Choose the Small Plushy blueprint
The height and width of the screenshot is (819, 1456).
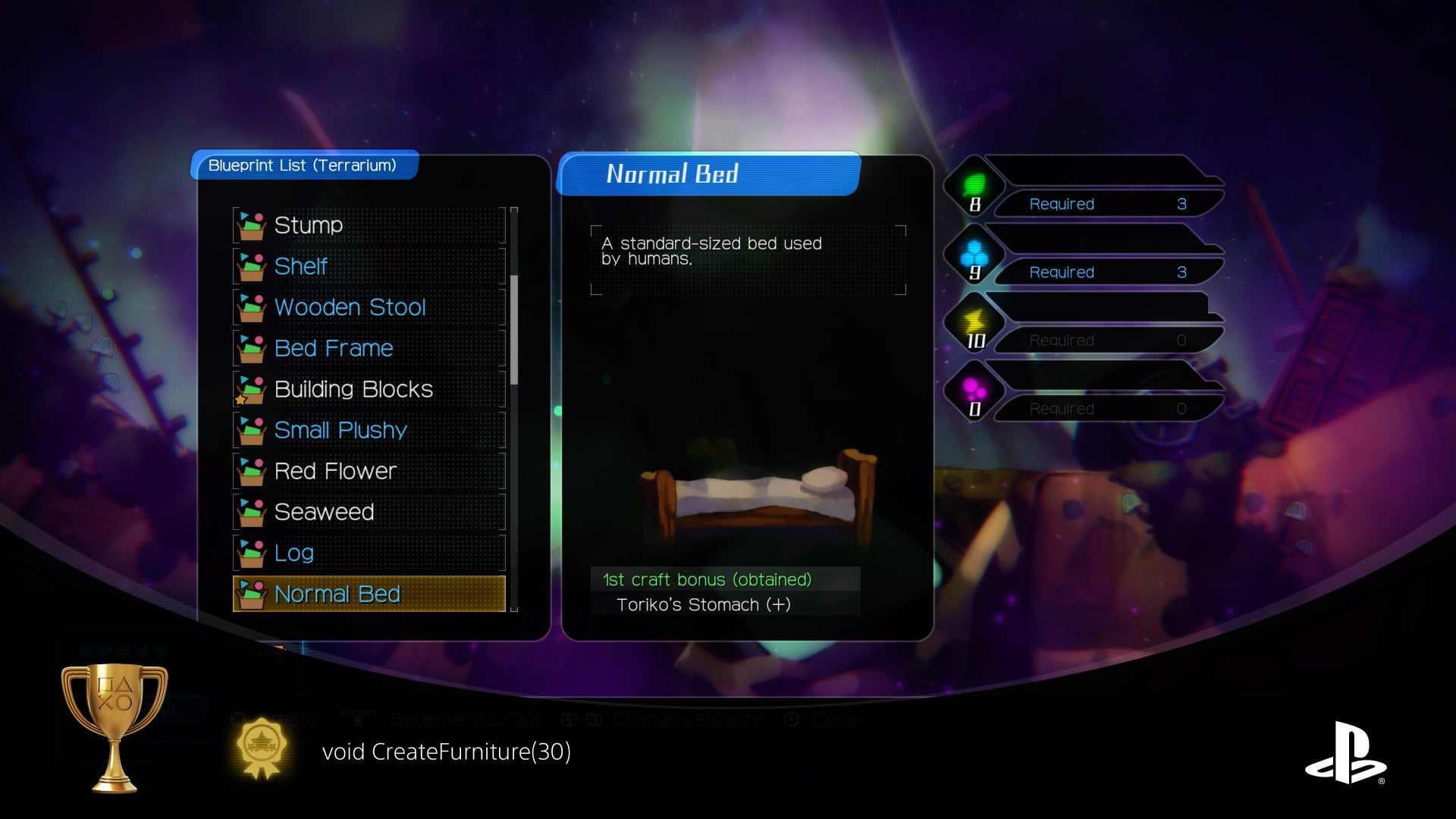coord(369,430)
